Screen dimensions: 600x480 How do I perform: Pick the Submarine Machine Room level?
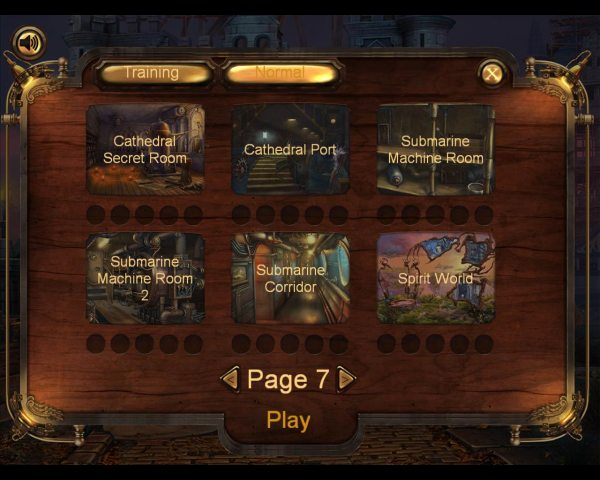435,149
